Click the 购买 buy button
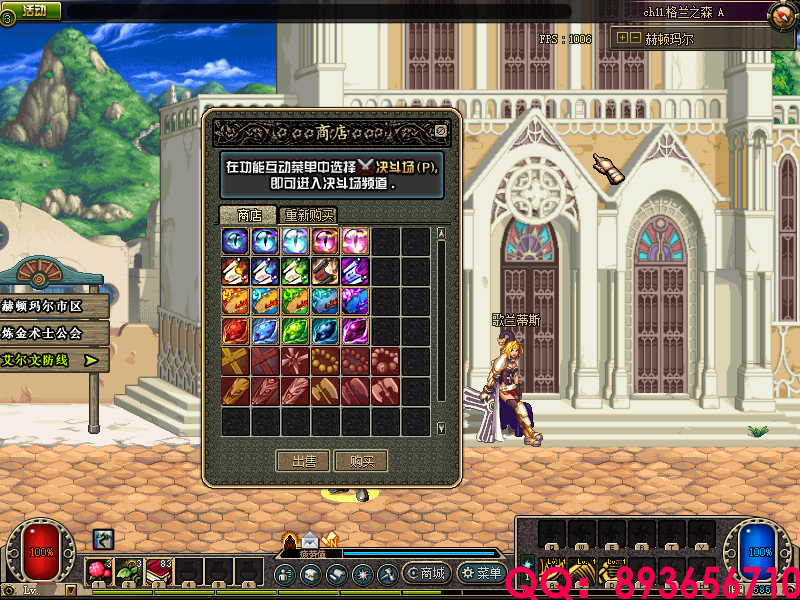Screen dimensions: 800x600 pyautogui.click(x=361, y=461)
